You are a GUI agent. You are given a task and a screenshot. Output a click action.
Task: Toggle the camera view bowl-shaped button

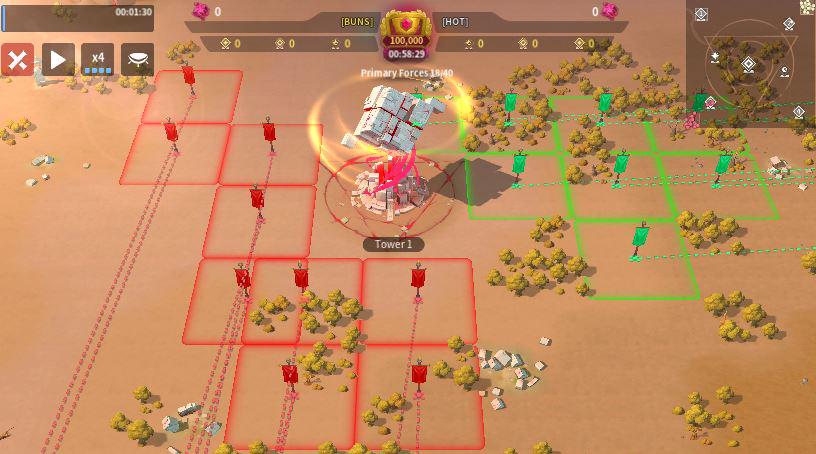click(137, 60)
